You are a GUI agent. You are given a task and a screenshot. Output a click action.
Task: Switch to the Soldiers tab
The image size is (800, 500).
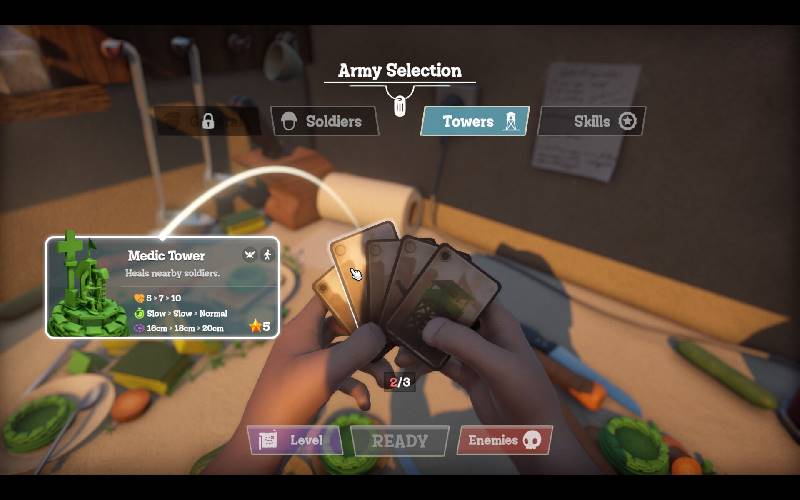point(324,121)
